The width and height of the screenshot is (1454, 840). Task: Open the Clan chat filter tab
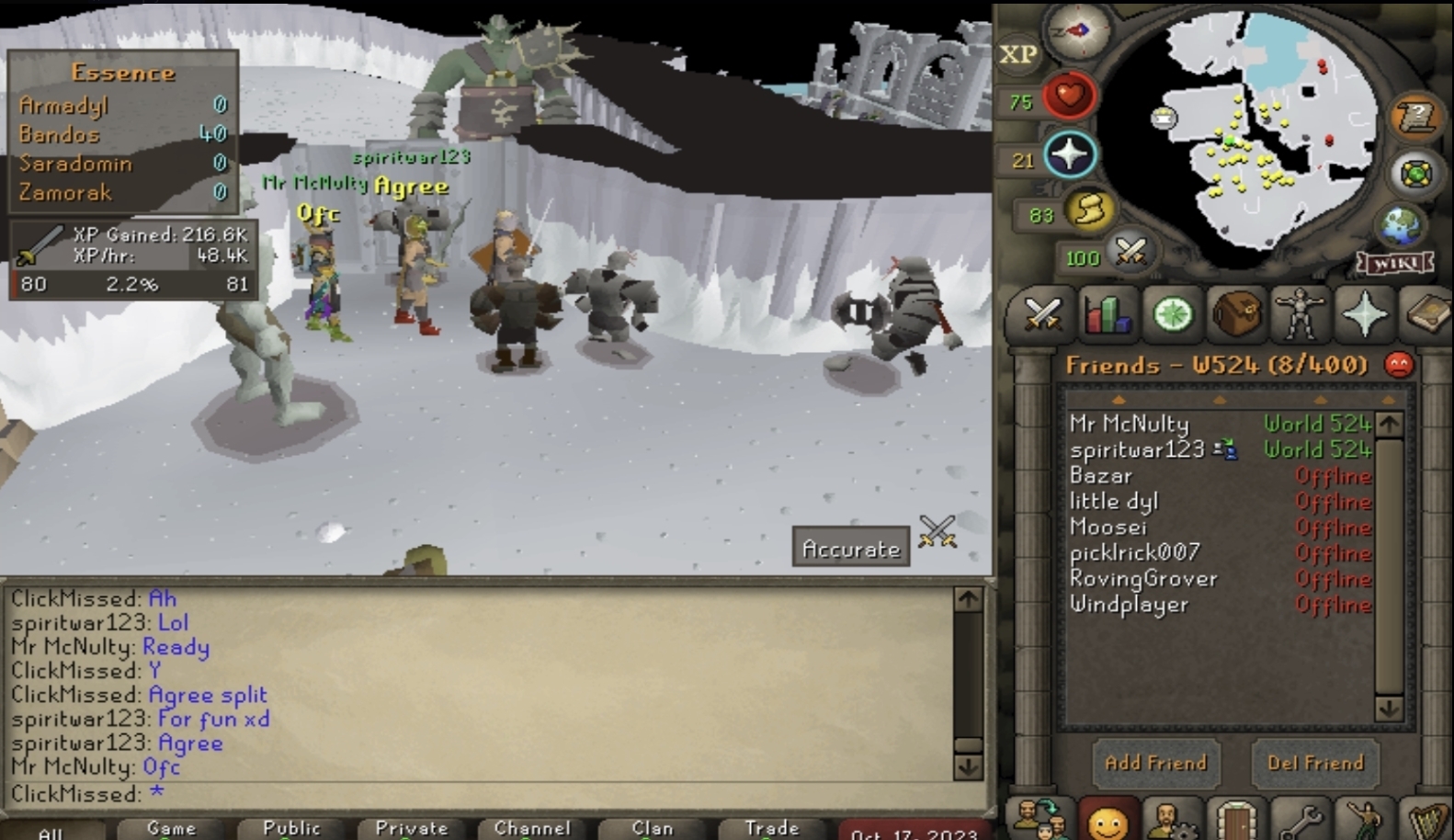[653, 828]
